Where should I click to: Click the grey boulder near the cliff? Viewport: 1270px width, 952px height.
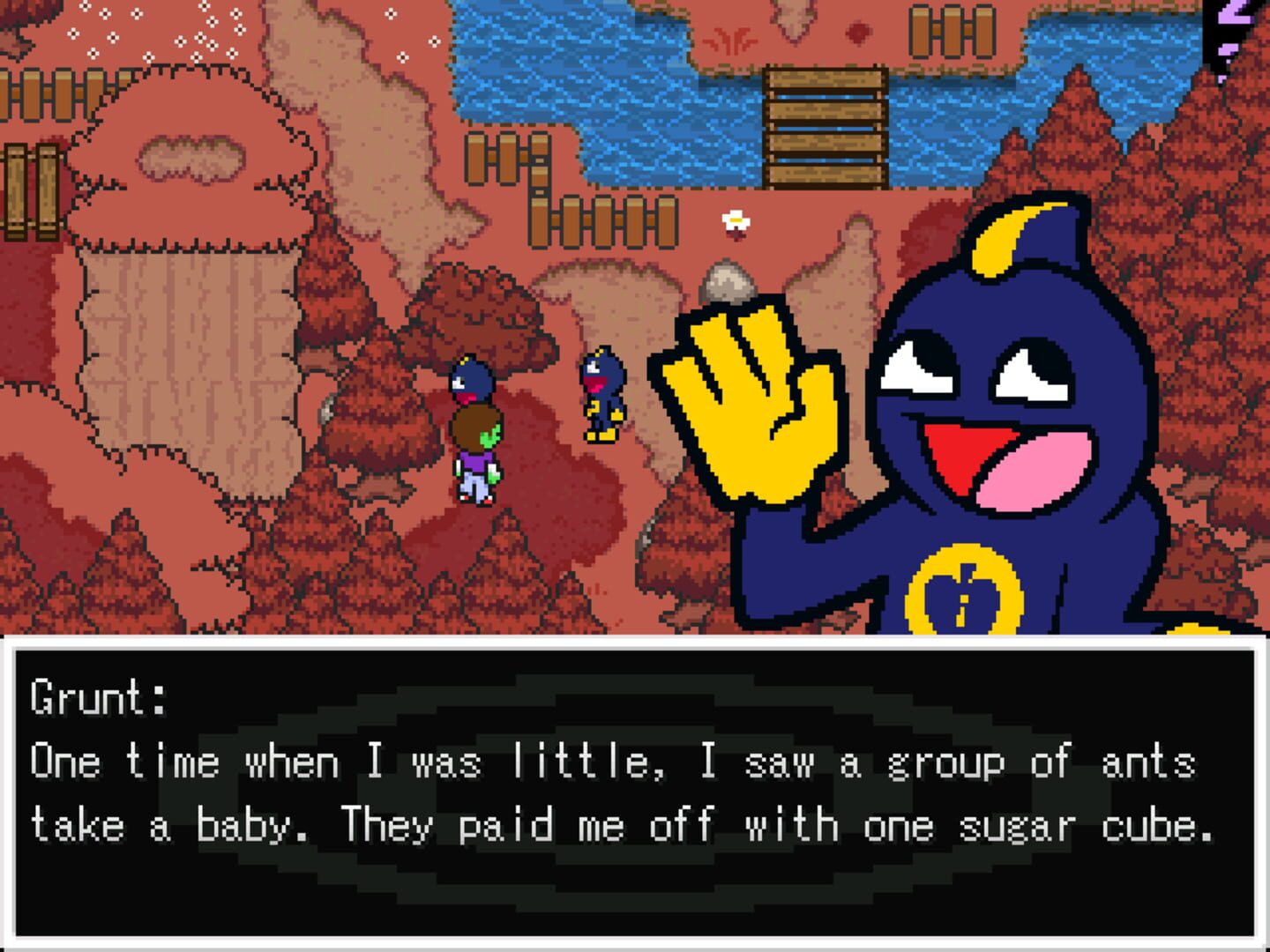tap(727, 282)
